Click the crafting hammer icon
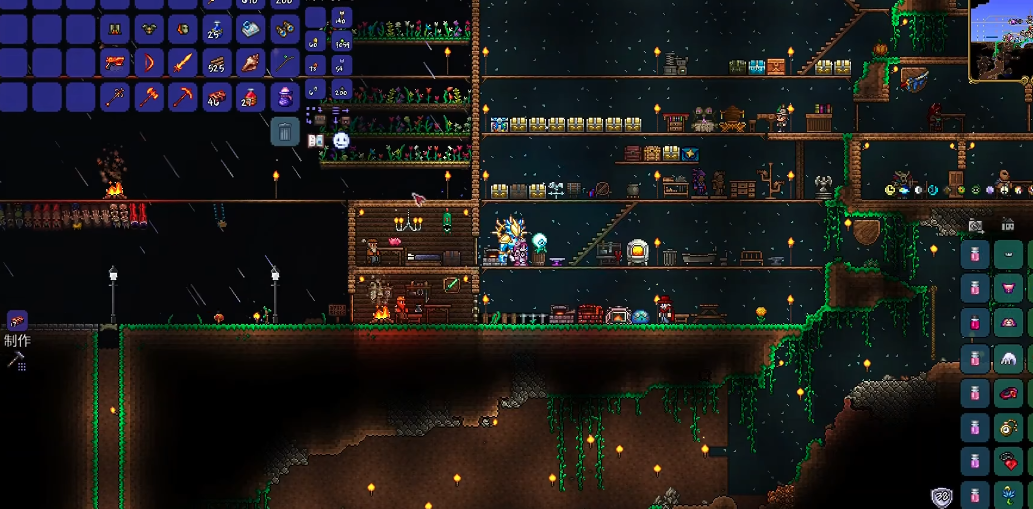Screen dimensions: 1033x509 pos(17,361)
